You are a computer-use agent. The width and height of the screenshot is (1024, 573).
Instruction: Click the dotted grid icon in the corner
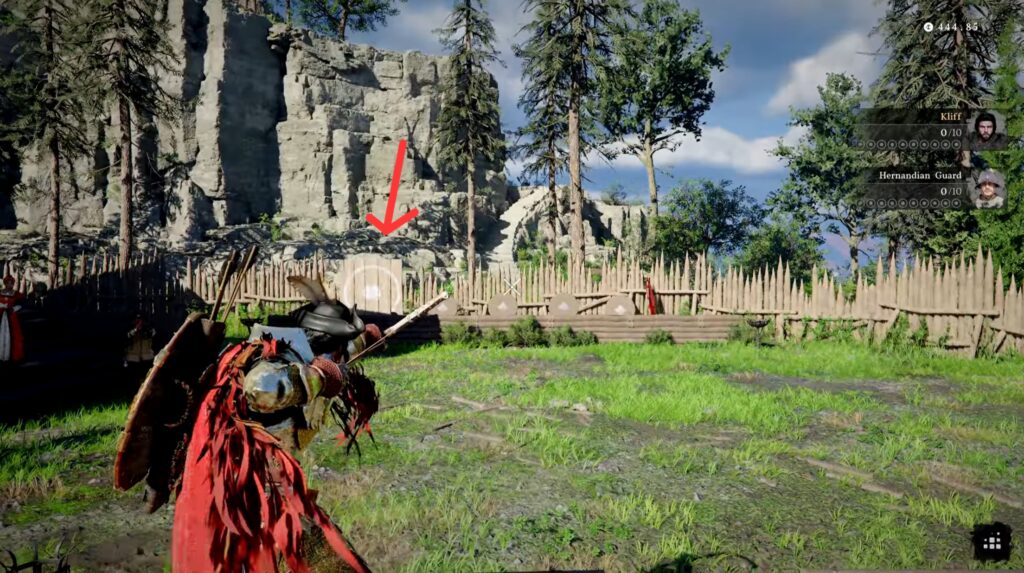point(992,541)
